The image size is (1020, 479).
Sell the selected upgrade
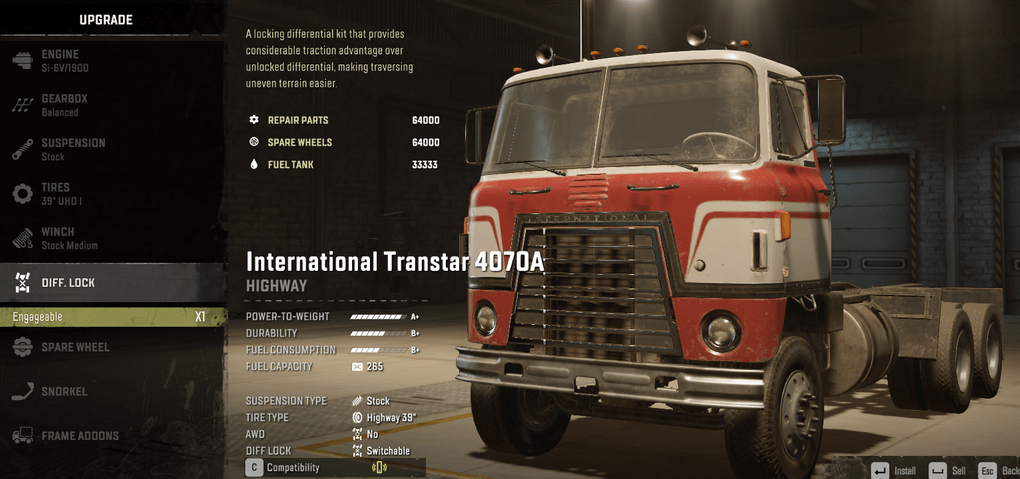click(947, 470)
